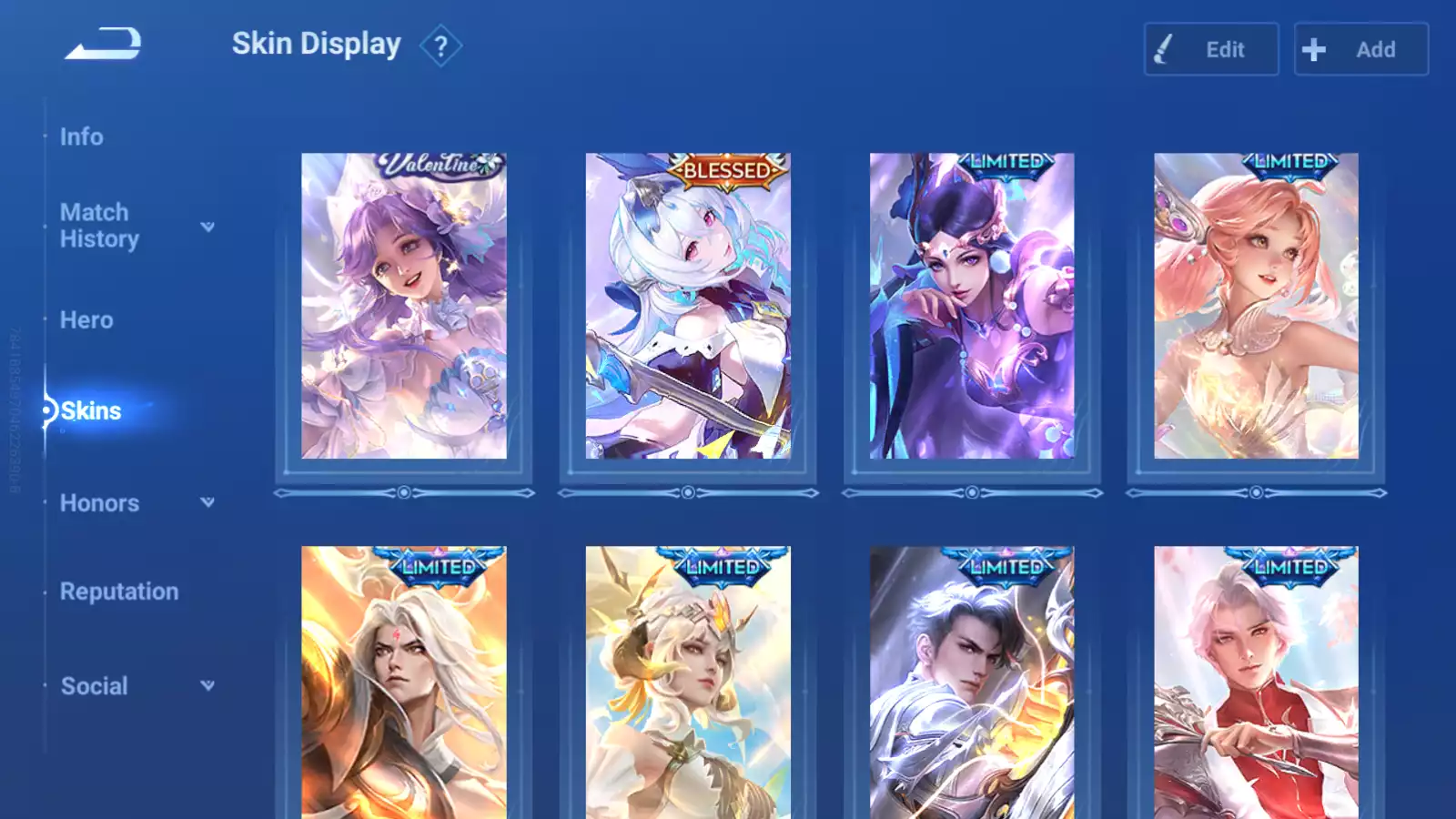Switch to the Info tab
Screen dimensions: 1456x819
pos(82,136)
